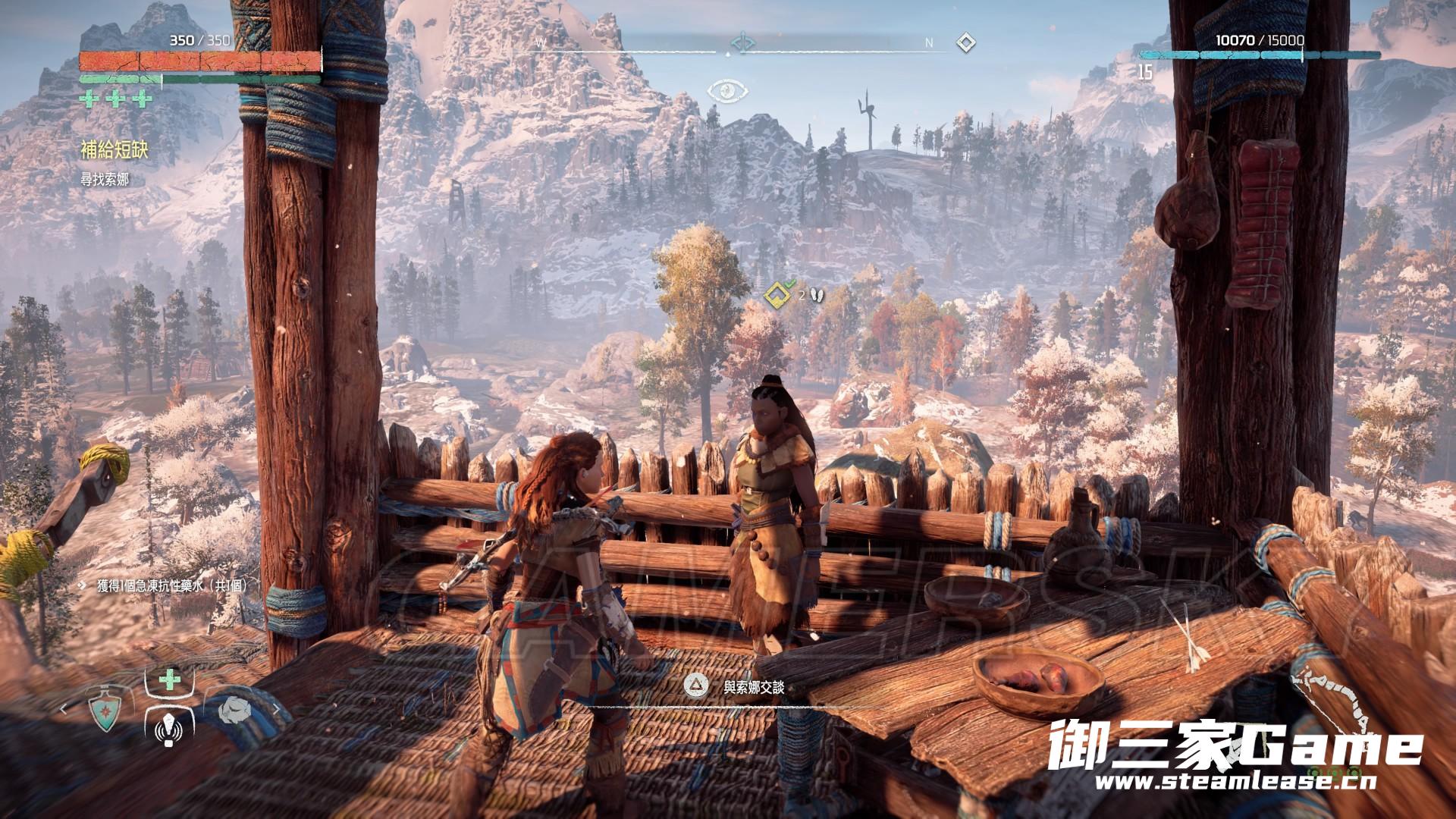Click the eye stealth visibility indicator
The image size is (1456, 819).
tap(727, 92)
